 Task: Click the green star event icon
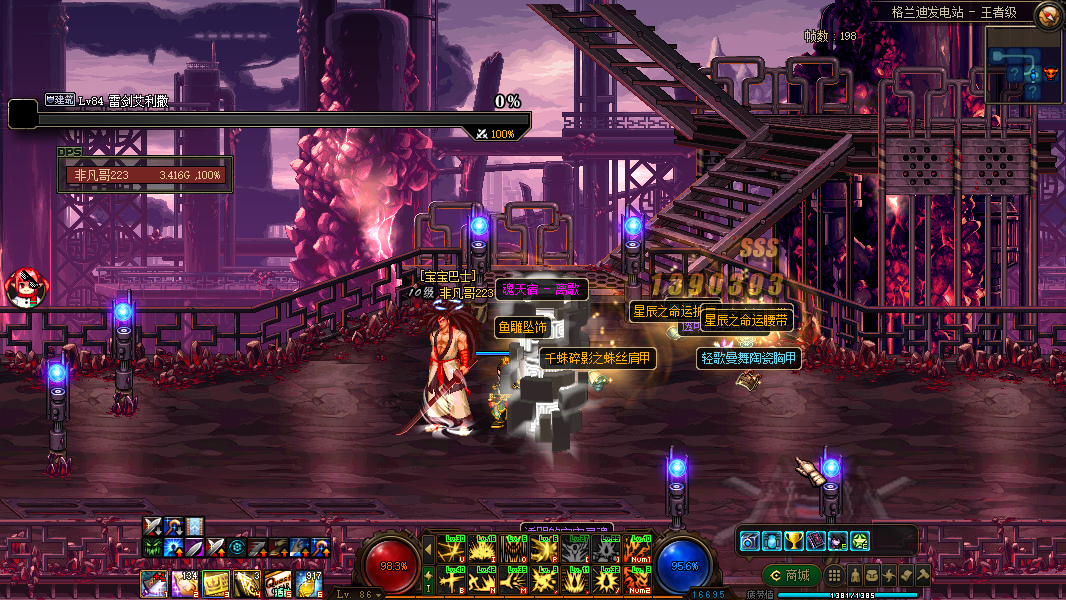coord(859,541)
